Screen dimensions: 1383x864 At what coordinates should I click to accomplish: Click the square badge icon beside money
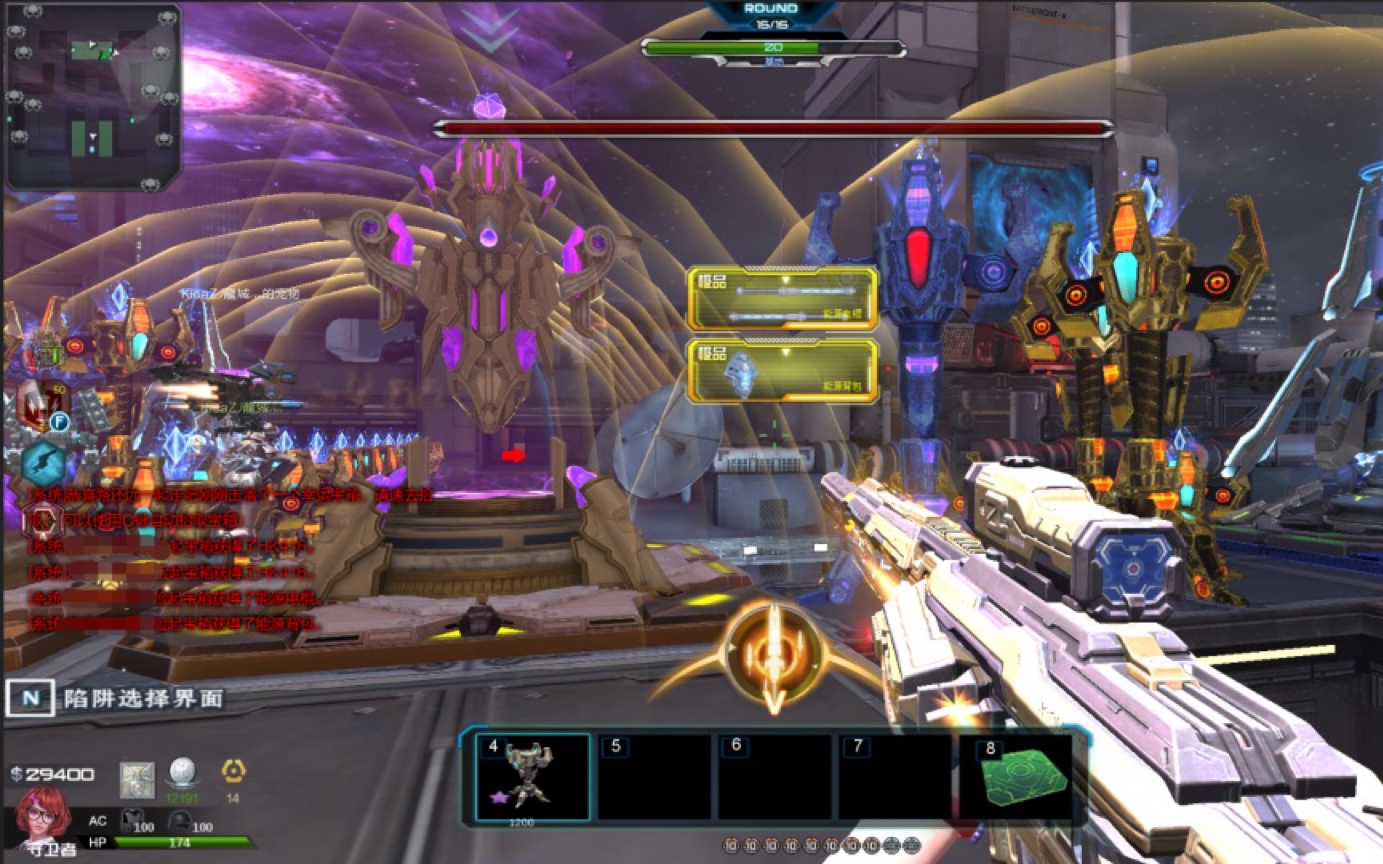[136, 778]
